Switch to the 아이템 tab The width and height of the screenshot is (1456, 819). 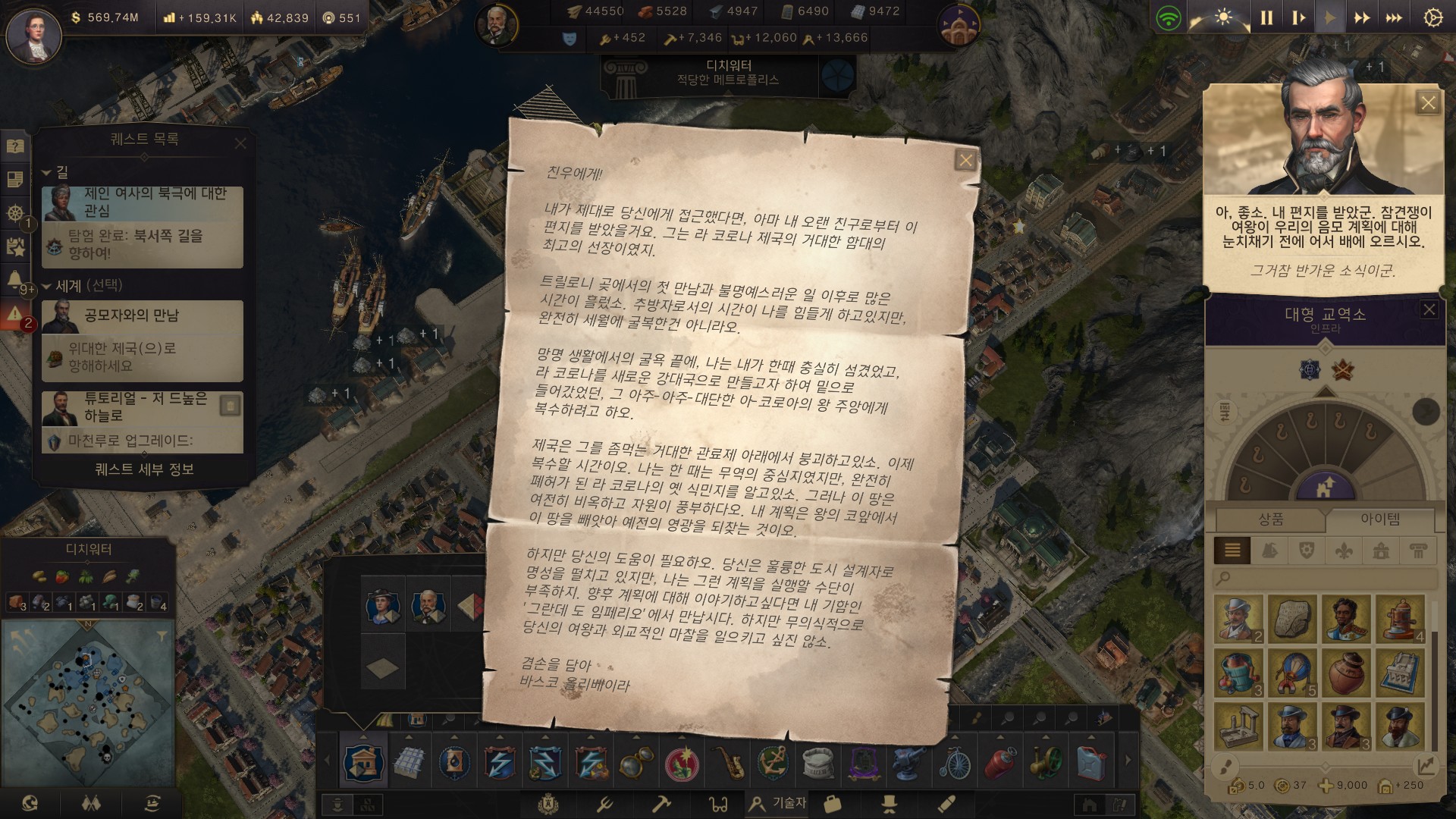(x=1380, y=519)
